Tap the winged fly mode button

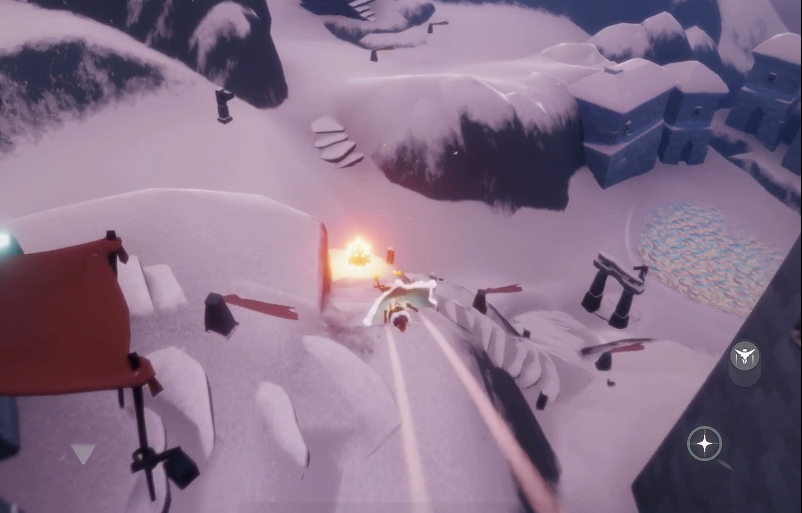744,356
